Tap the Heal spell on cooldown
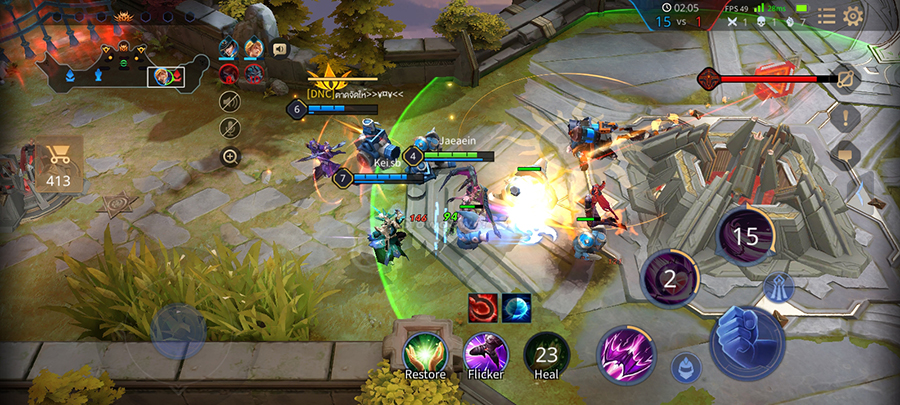The height and width of the screenshot is (405, 900). [x=546, y=355]
